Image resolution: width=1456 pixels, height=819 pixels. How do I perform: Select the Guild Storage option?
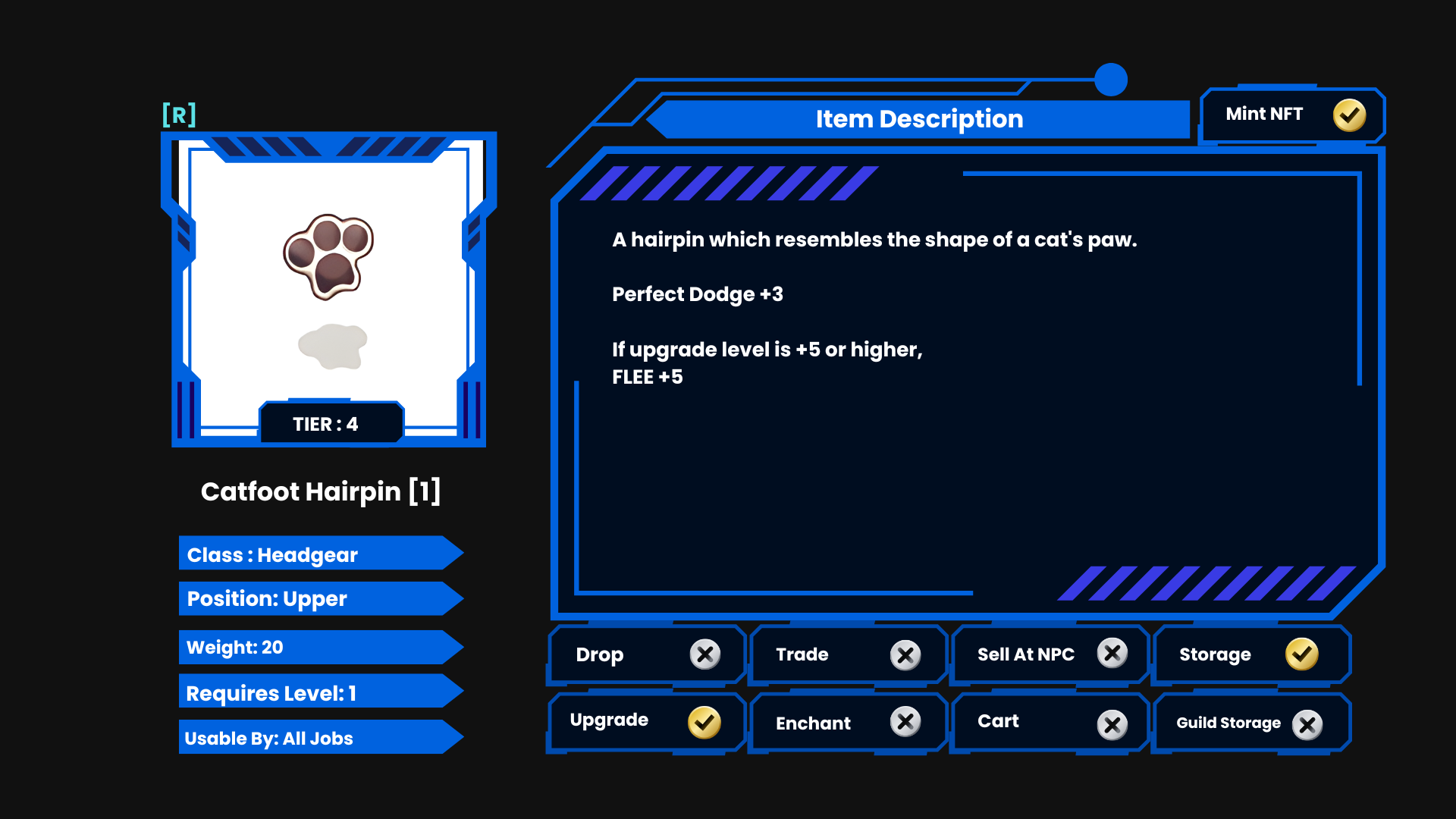pos(1251,723)
